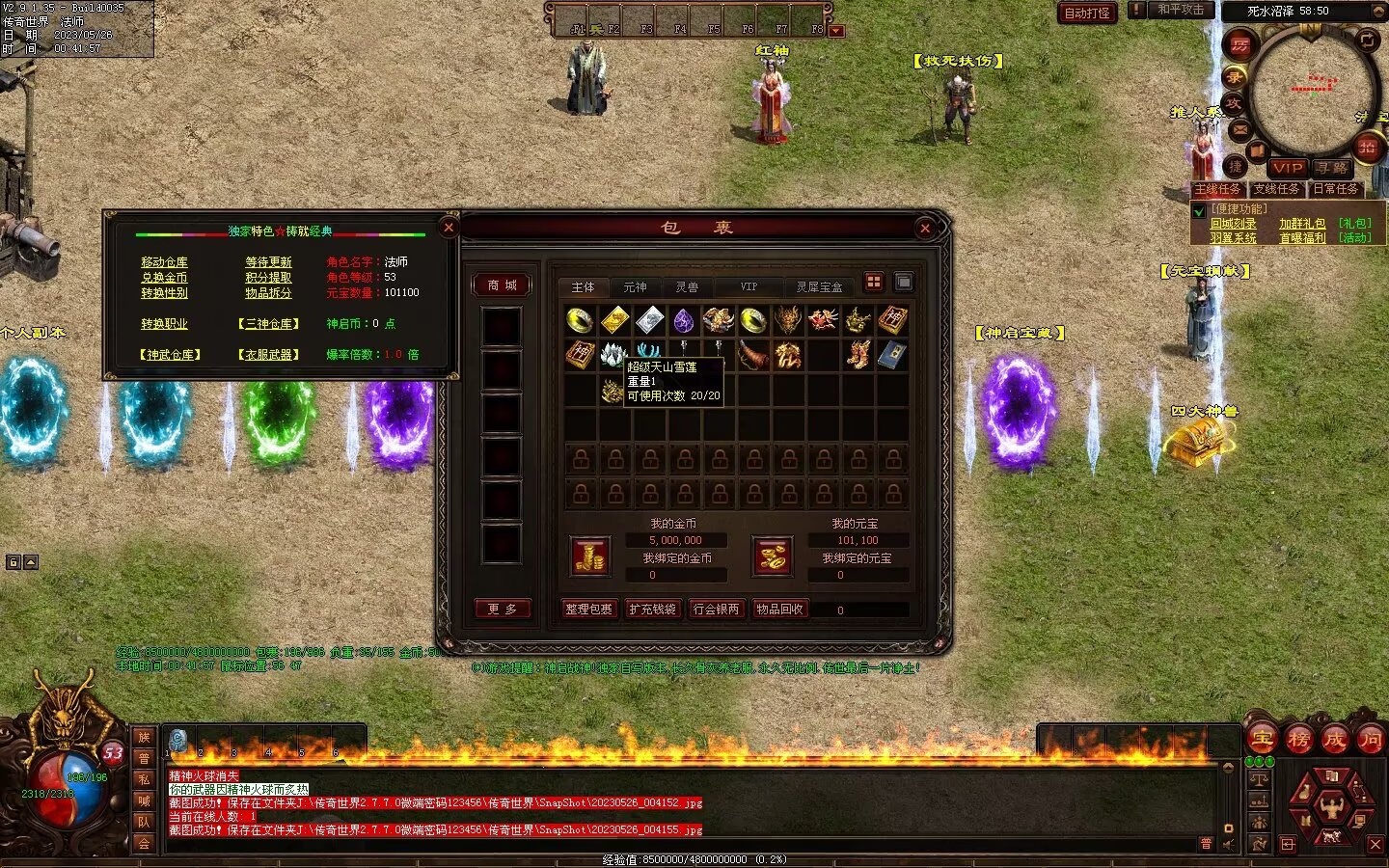Image resolution: width=1389 pixels, height=868 pixels.
Task: Click 整理包裹 to sort the bag
Action: pyautogui.click(x=588, y=610)
